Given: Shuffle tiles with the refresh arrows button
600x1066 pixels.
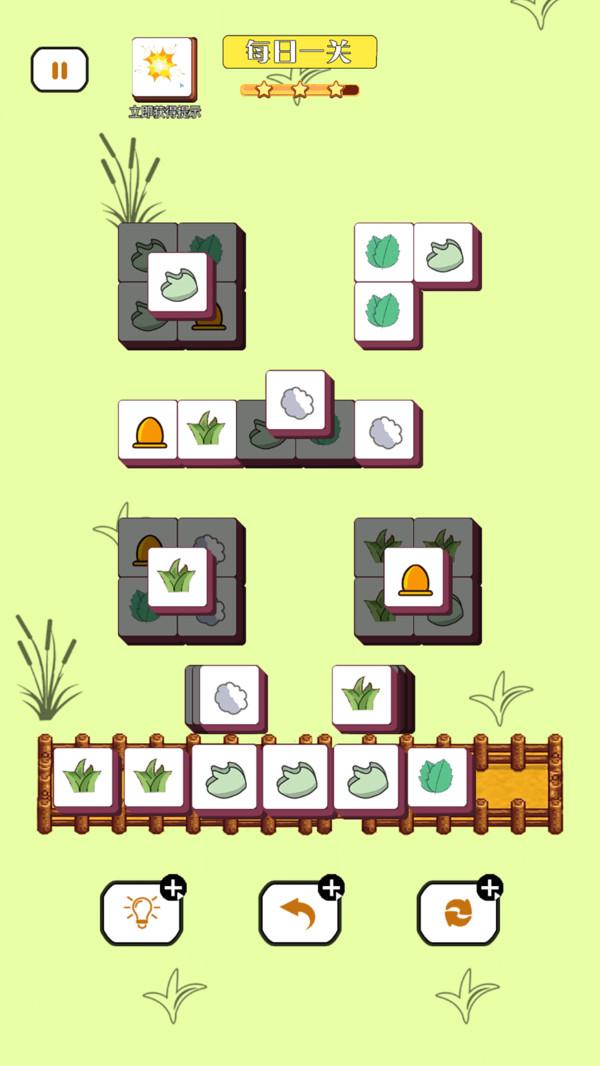Looking at the screenshot, I should [x=456, y=912].
